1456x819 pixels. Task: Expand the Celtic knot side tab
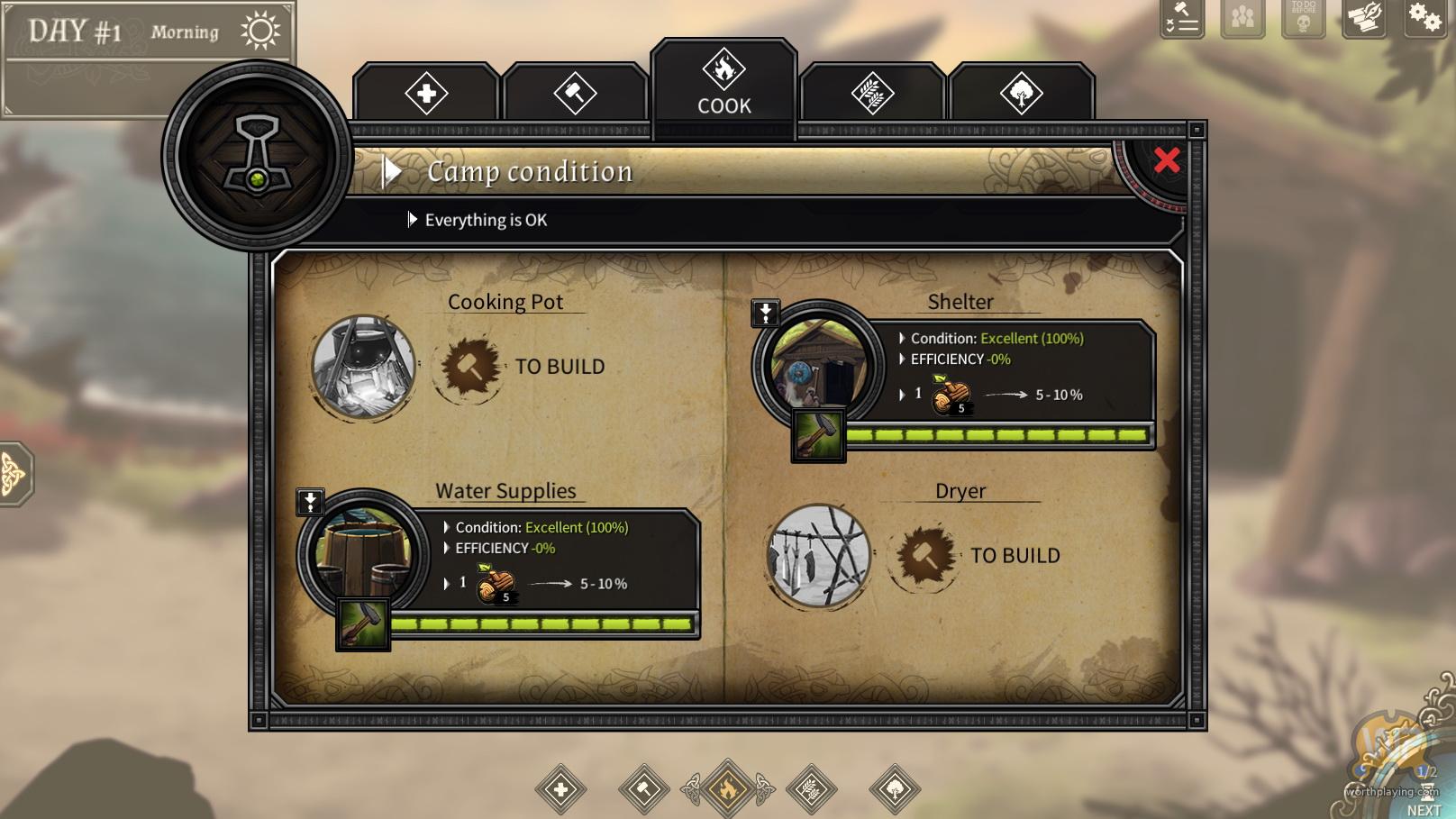[x=13, y=474]
